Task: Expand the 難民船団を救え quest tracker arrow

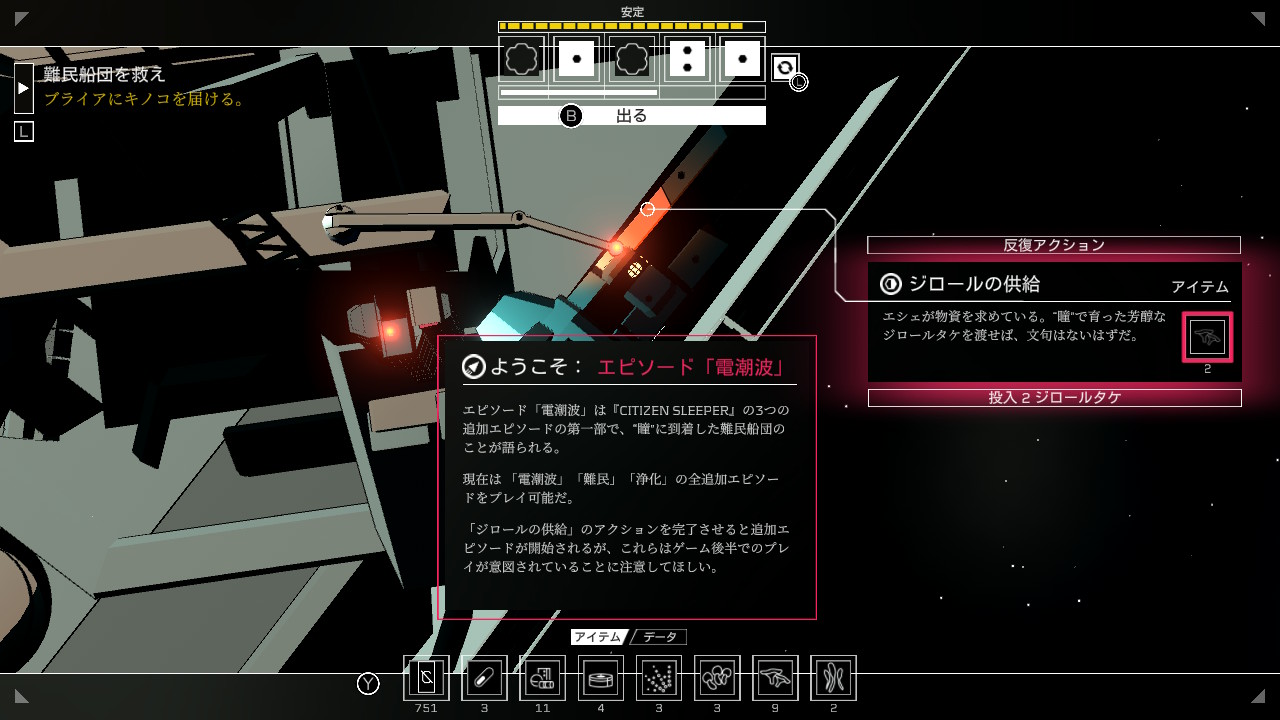Action: pos(24,88)
